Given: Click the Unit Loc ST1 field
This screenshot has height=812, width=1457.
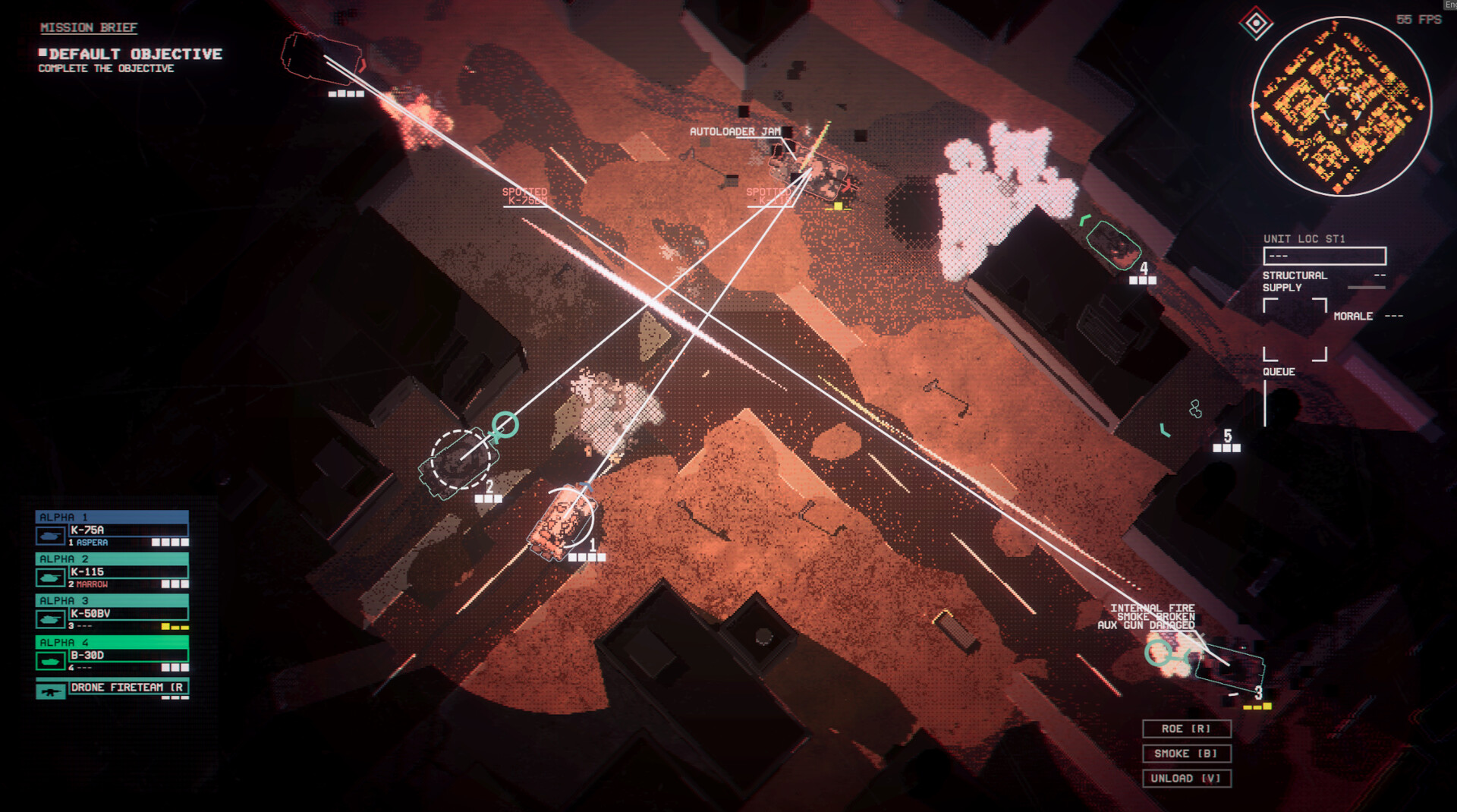Looking at the screenshot, I should (1324, 256).
